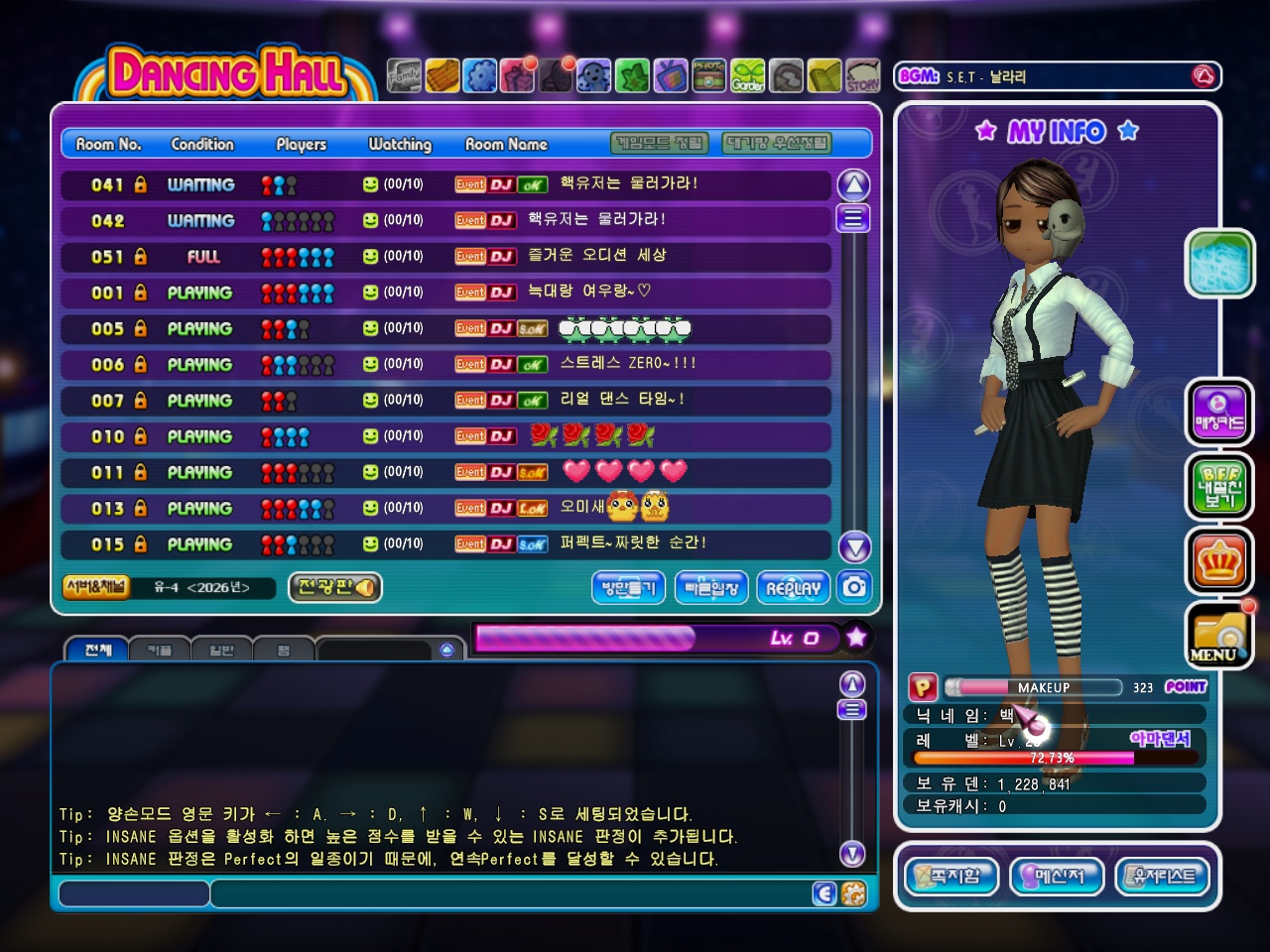Open the Story icon in the top toolbar
The image size is (1270, 952).
tap(862, 76)
